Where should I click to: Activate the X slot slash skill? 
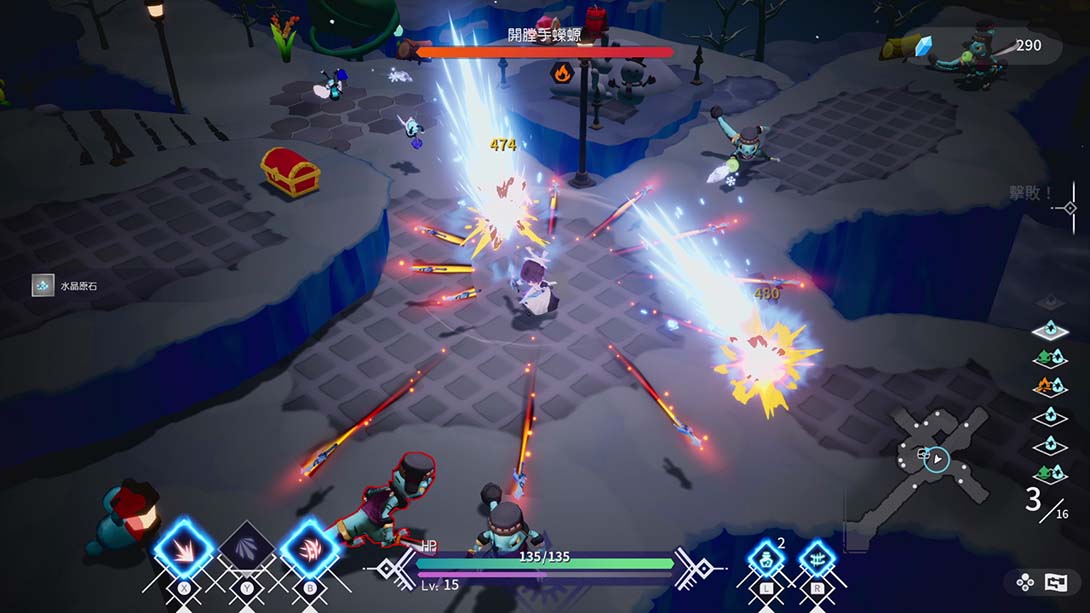[184, 548]
